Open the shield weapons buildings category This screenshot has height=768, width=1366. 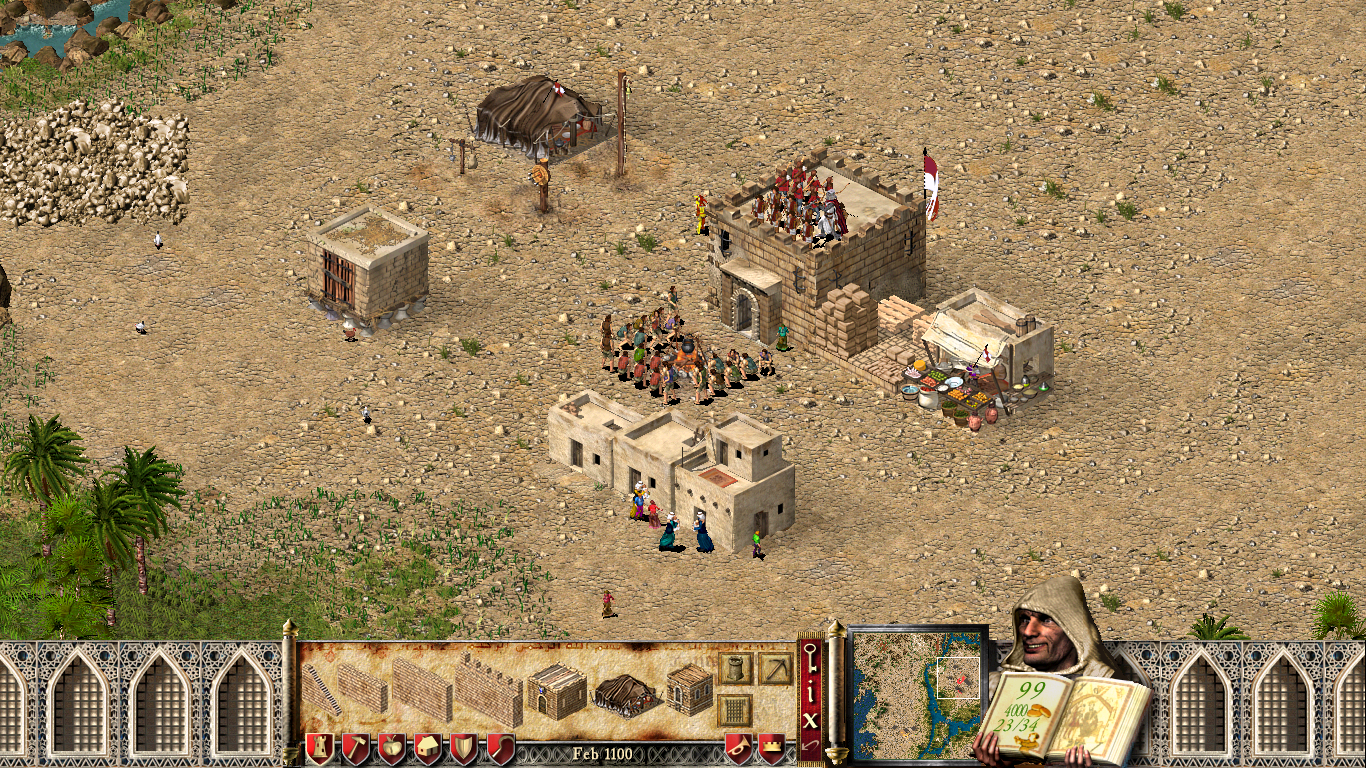point(464,748)
